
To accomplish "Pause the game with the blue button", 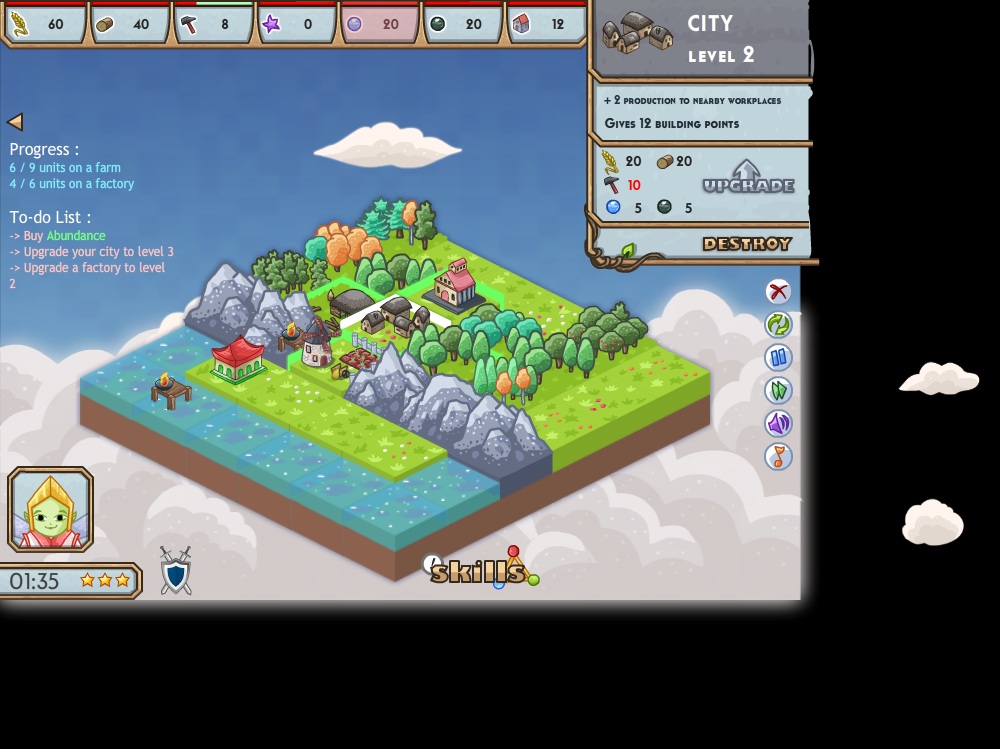I will 778,357.
